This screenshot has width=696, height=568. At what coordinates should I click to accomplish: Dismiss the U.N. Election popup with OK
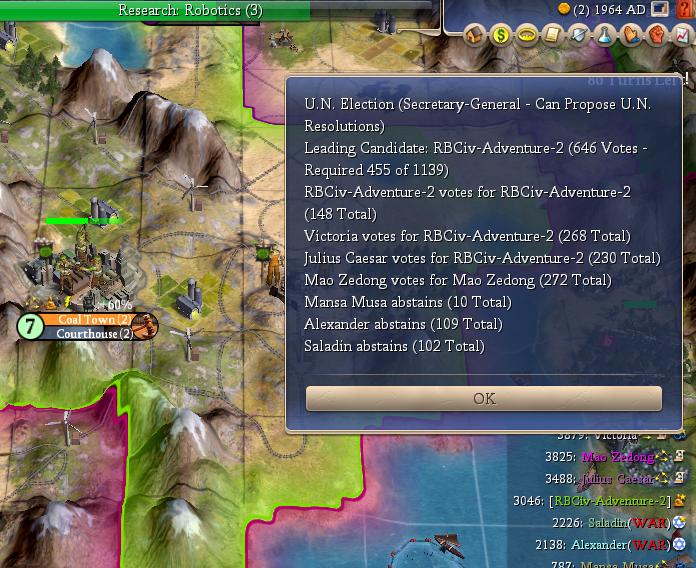pos(484,398)
